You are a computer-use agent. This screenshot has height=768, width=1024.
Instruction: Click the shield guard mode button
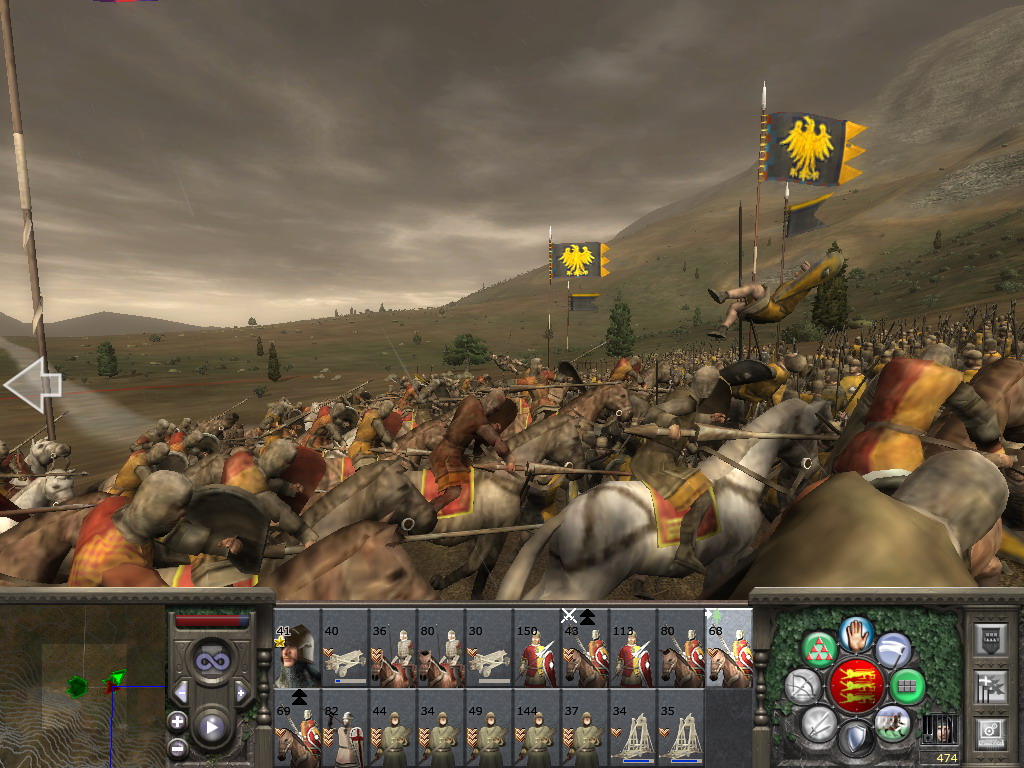pyautogui.click(x=855, y=739)
